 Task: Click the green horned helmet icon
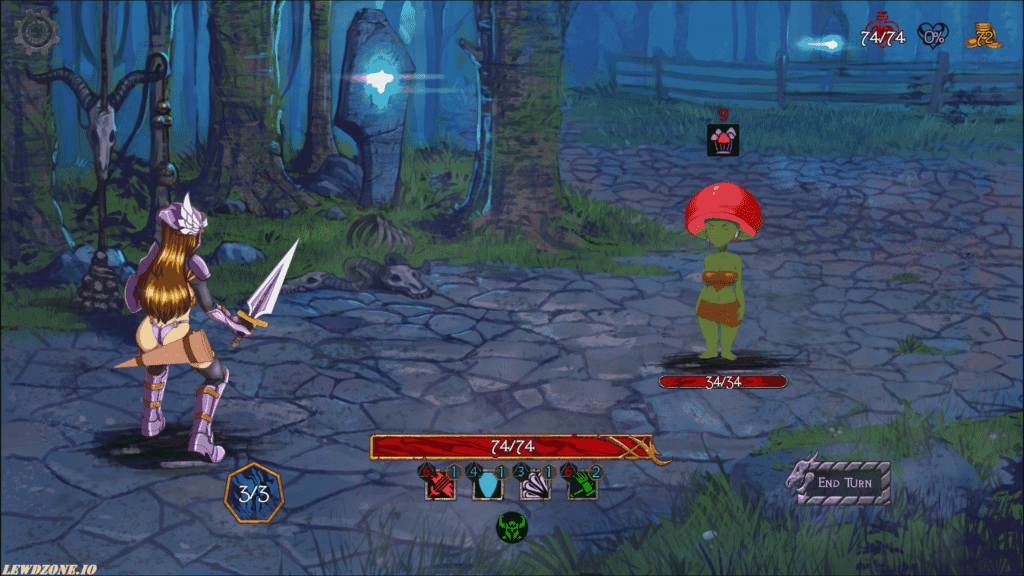[512, 526]
